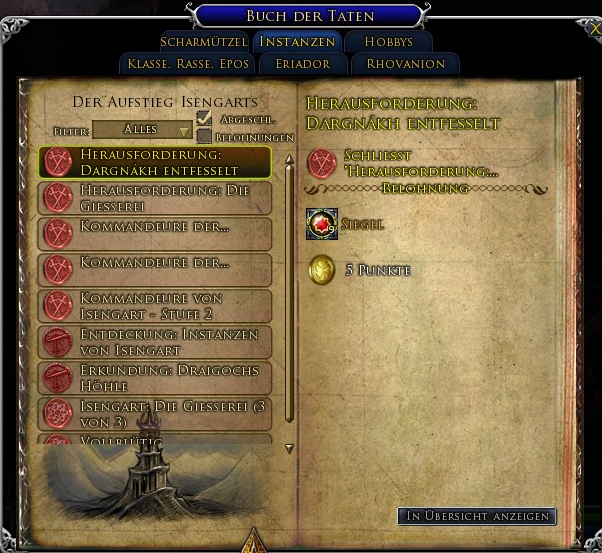This screenshot has height=553, width=602.
Task: Click the deed list scroll-up arrow
Action: (x=290, y=159)
